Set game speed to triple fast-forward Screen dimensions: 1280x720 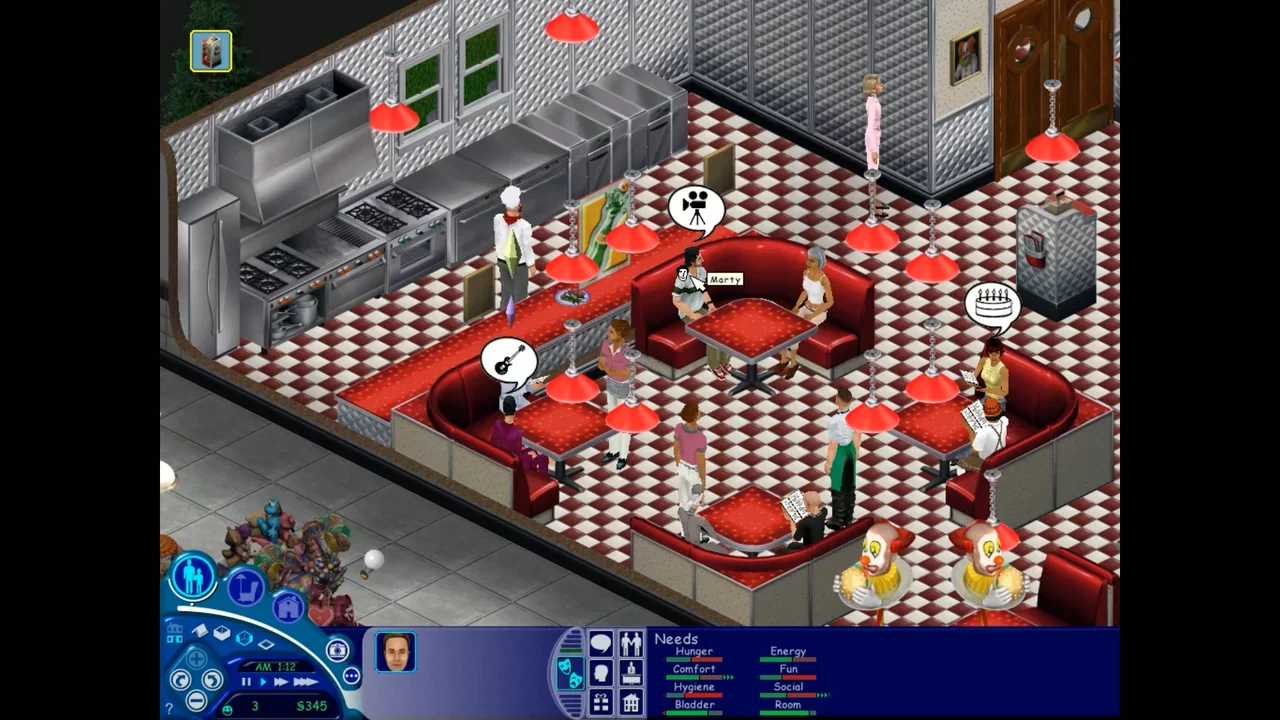point(305,682)
